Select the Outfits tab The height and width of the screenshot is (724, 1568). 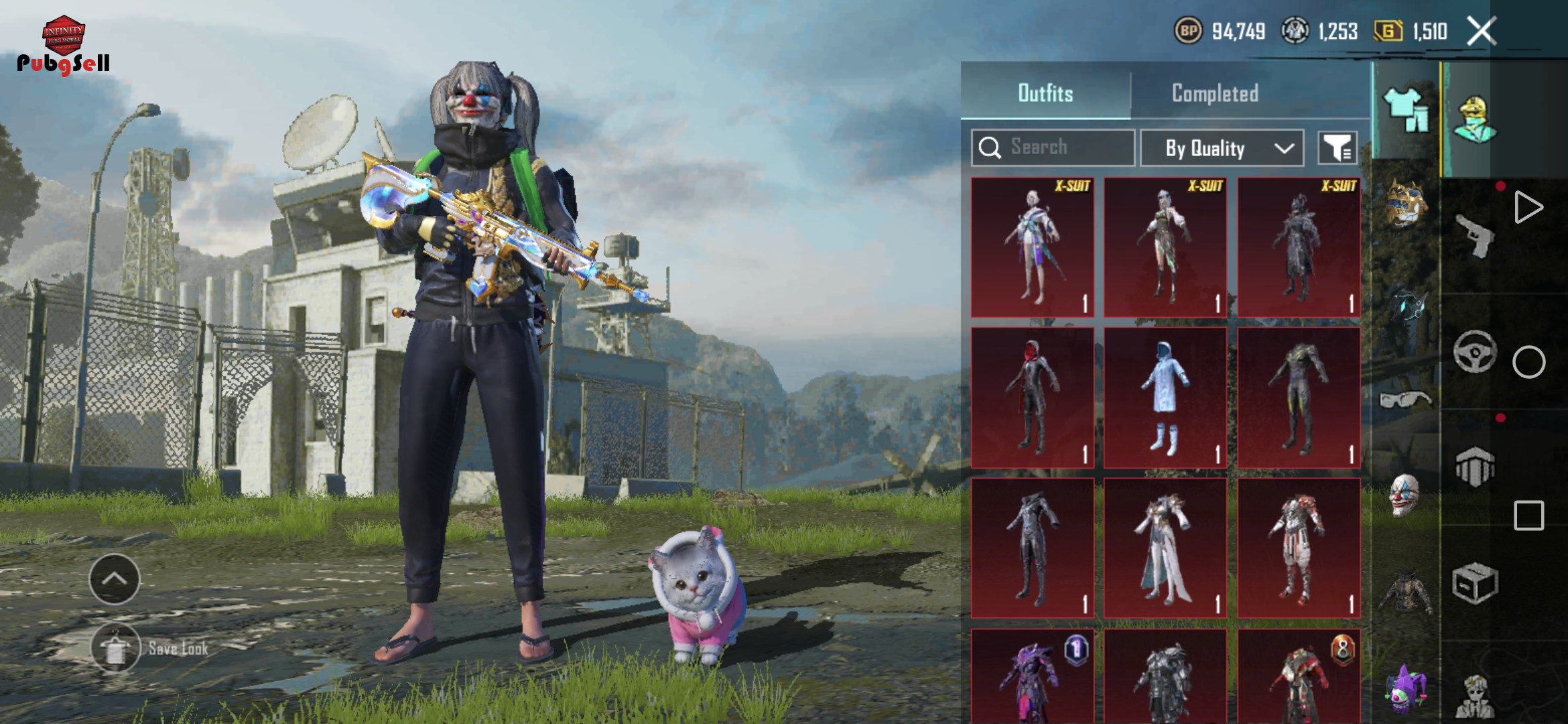coord(1045,93)
